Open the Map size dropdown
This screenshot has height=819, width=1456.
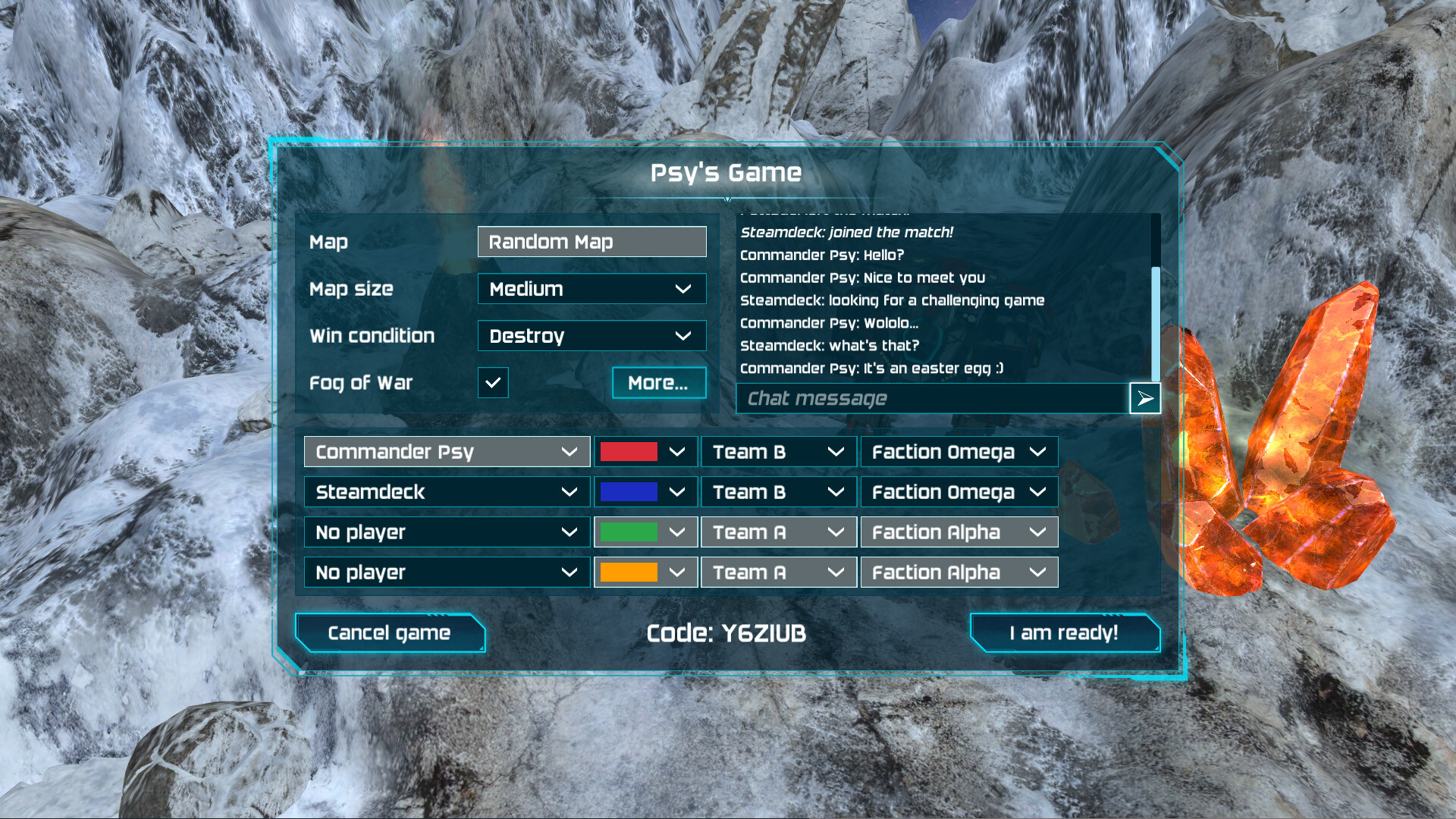pyautogui.click(x=591, y=289)
